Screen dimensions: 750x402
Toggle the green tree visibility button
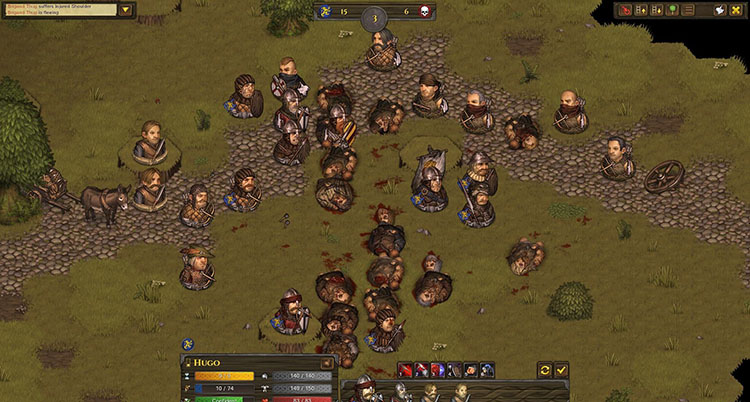click(672, 10)
